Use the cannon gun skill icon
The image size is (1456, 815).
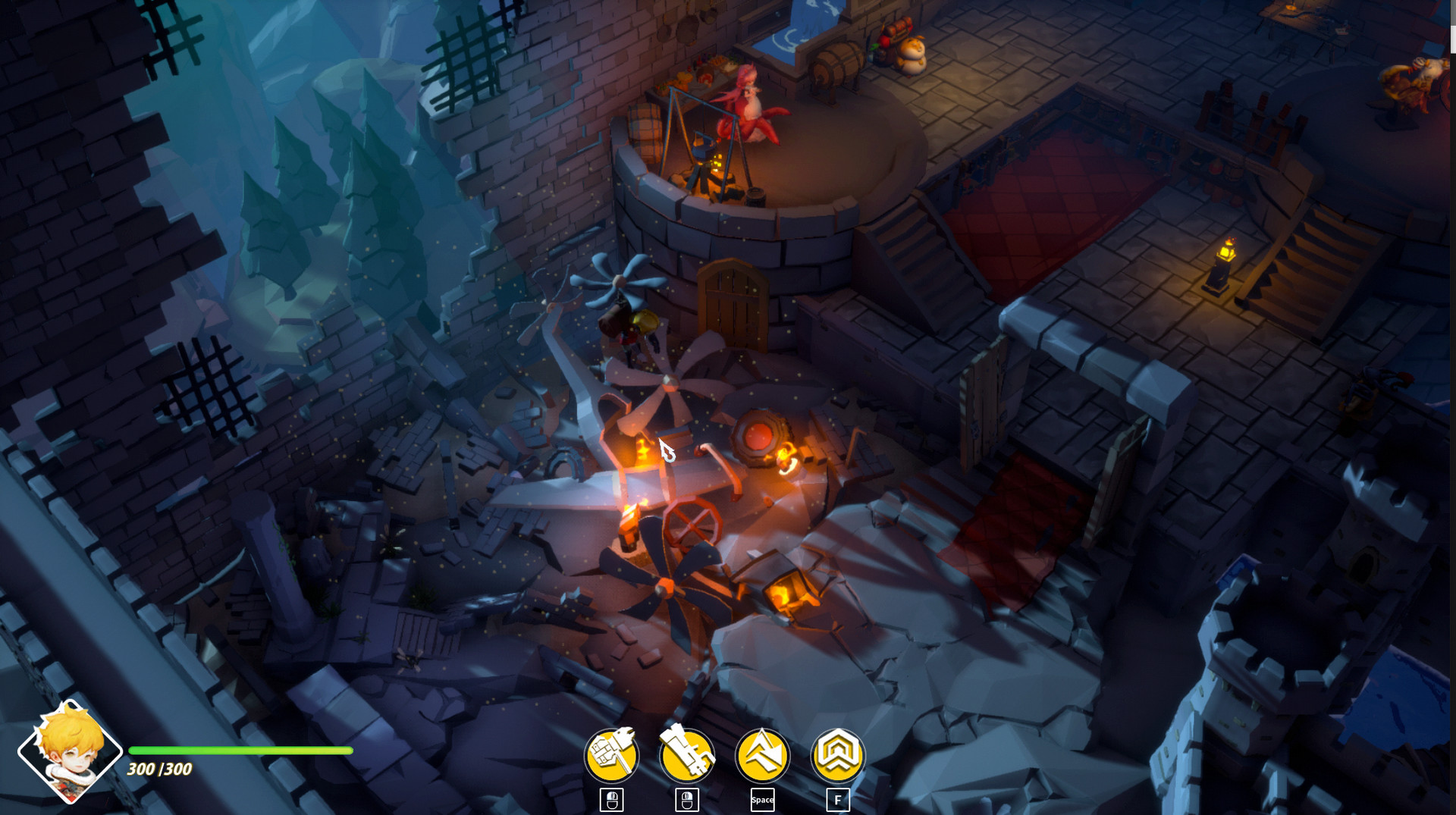(x=686, y=755)
